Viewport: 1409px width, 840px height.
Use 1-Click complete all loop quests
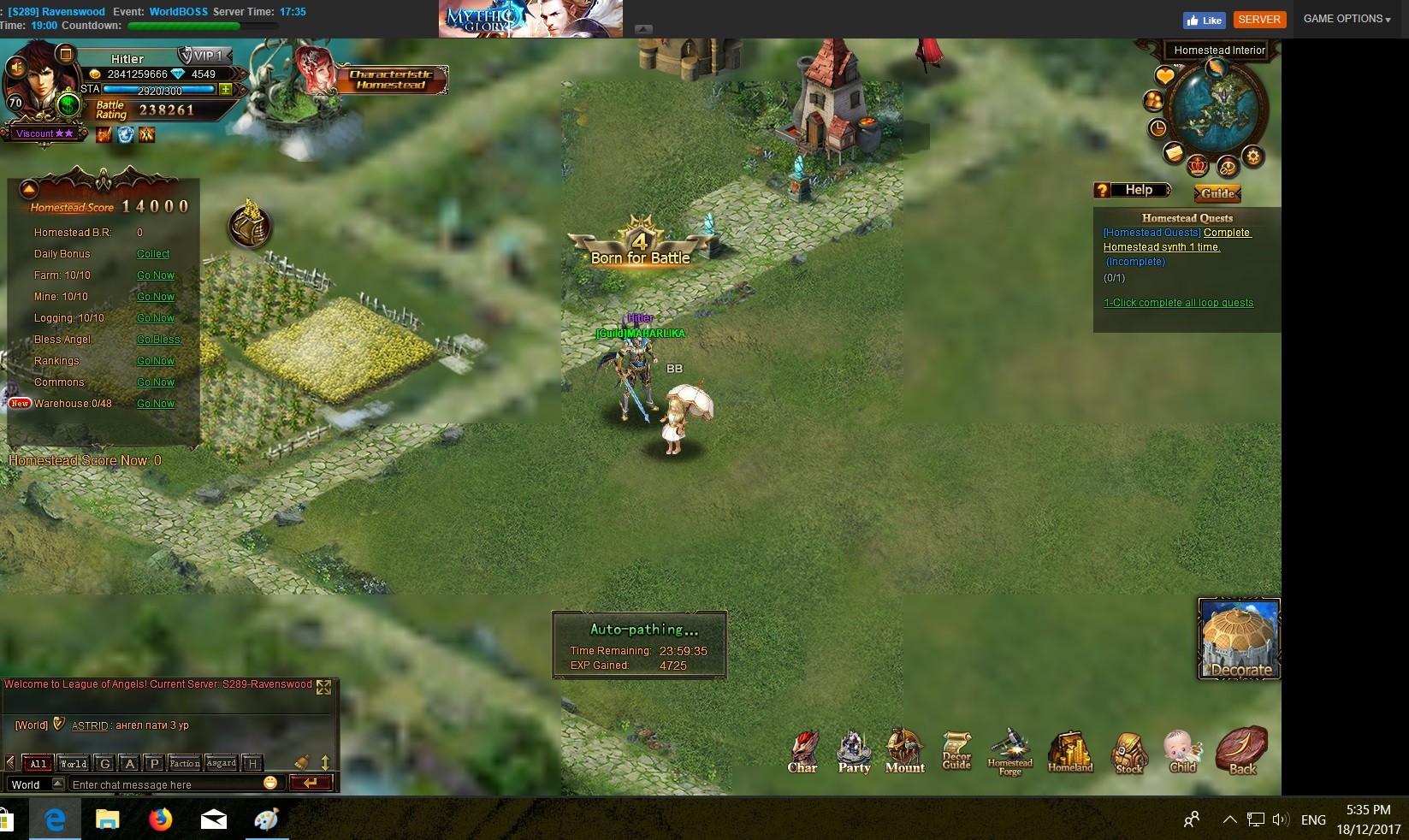(x=1178, y=303)
